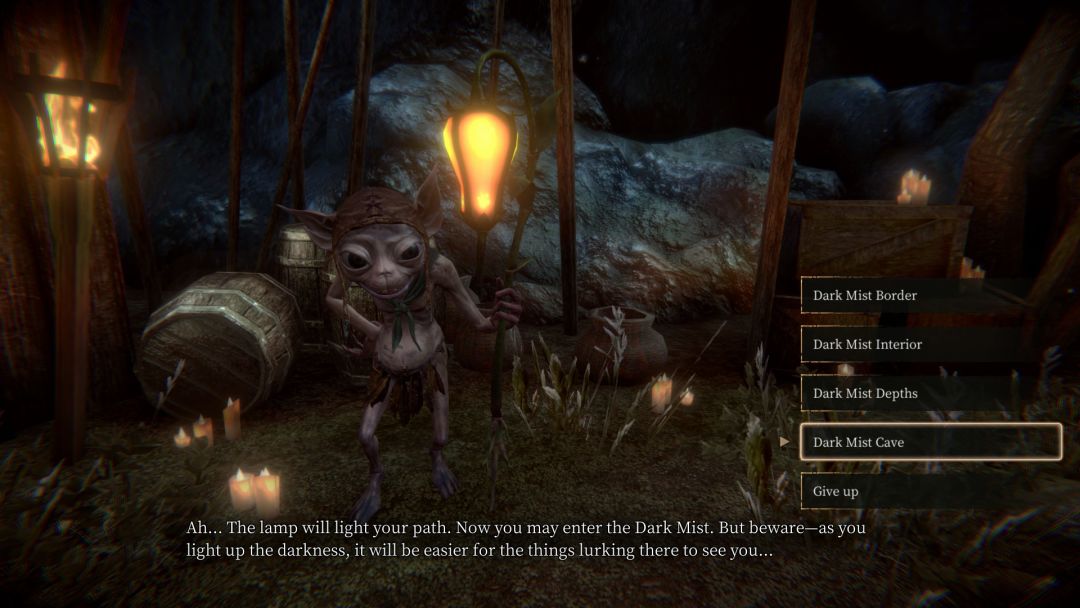Image resolution: width=1080 pixels, height=608 pixels.
Task: Pick the Dark Mist Cave choice
Action: 930,442
